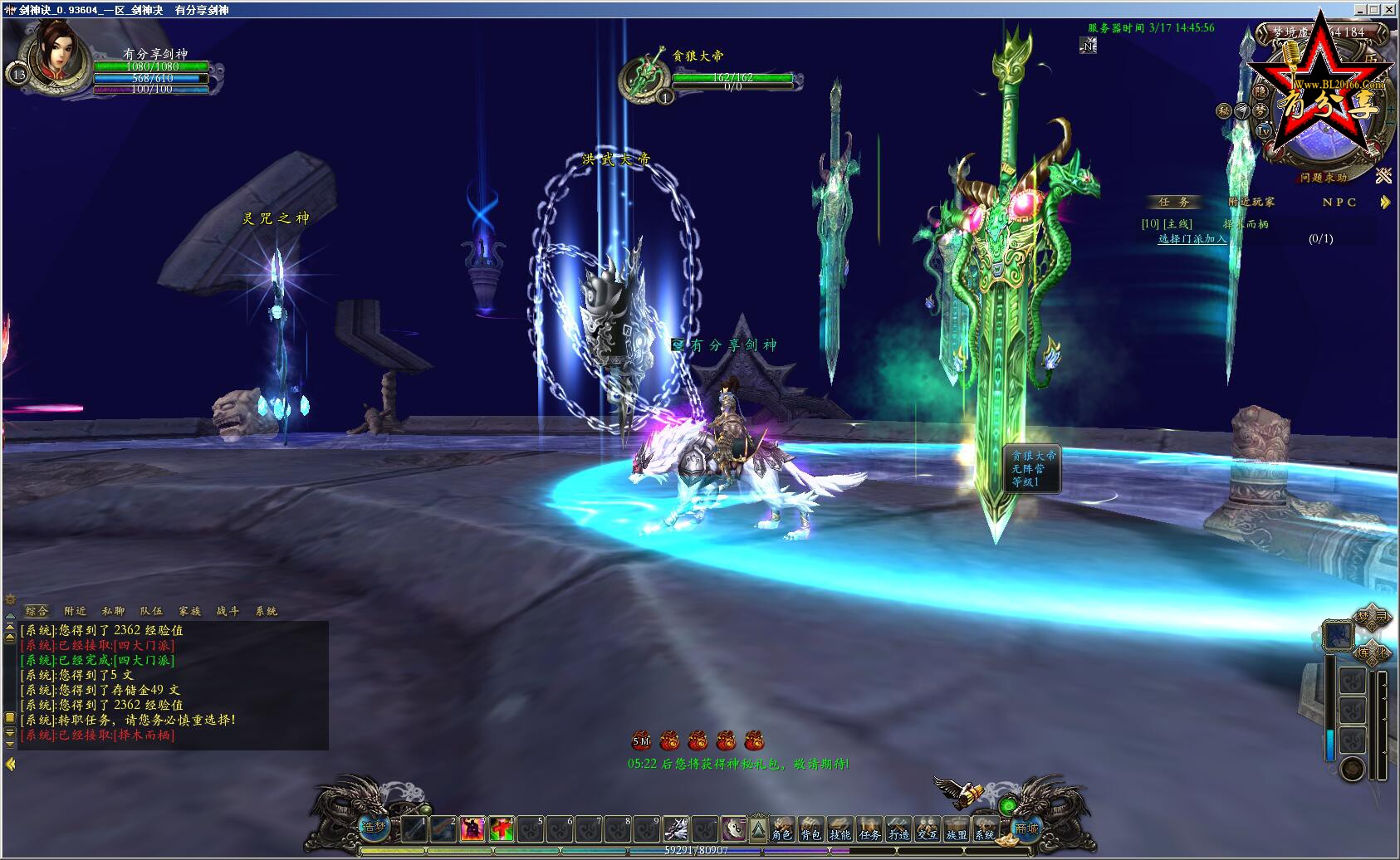Click the 问题求助 help button
Image resolution: width=1400 pixels, height=860 pixels.
(1324, 178)
